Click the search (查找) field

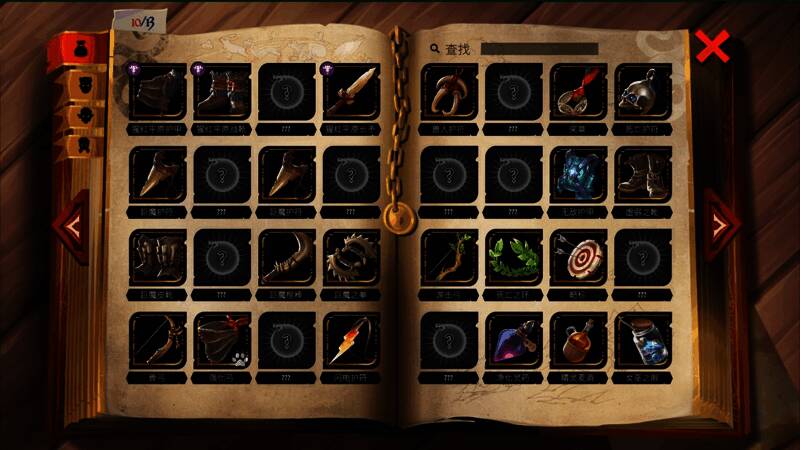click(x=539, y=48)
